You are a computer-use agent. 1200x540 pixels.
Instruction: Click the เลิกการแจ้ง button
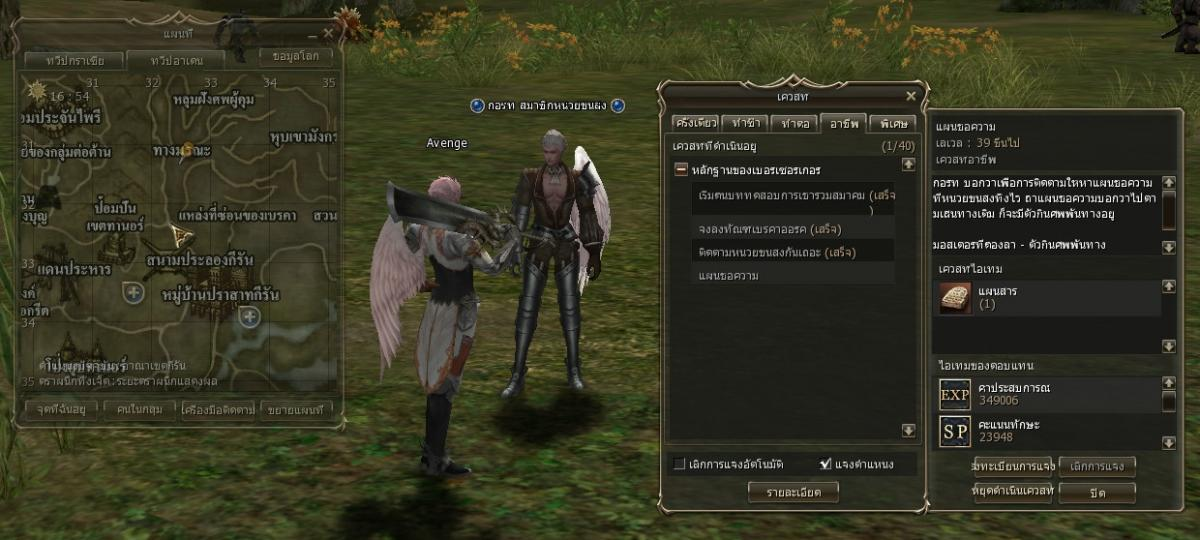1097,466
